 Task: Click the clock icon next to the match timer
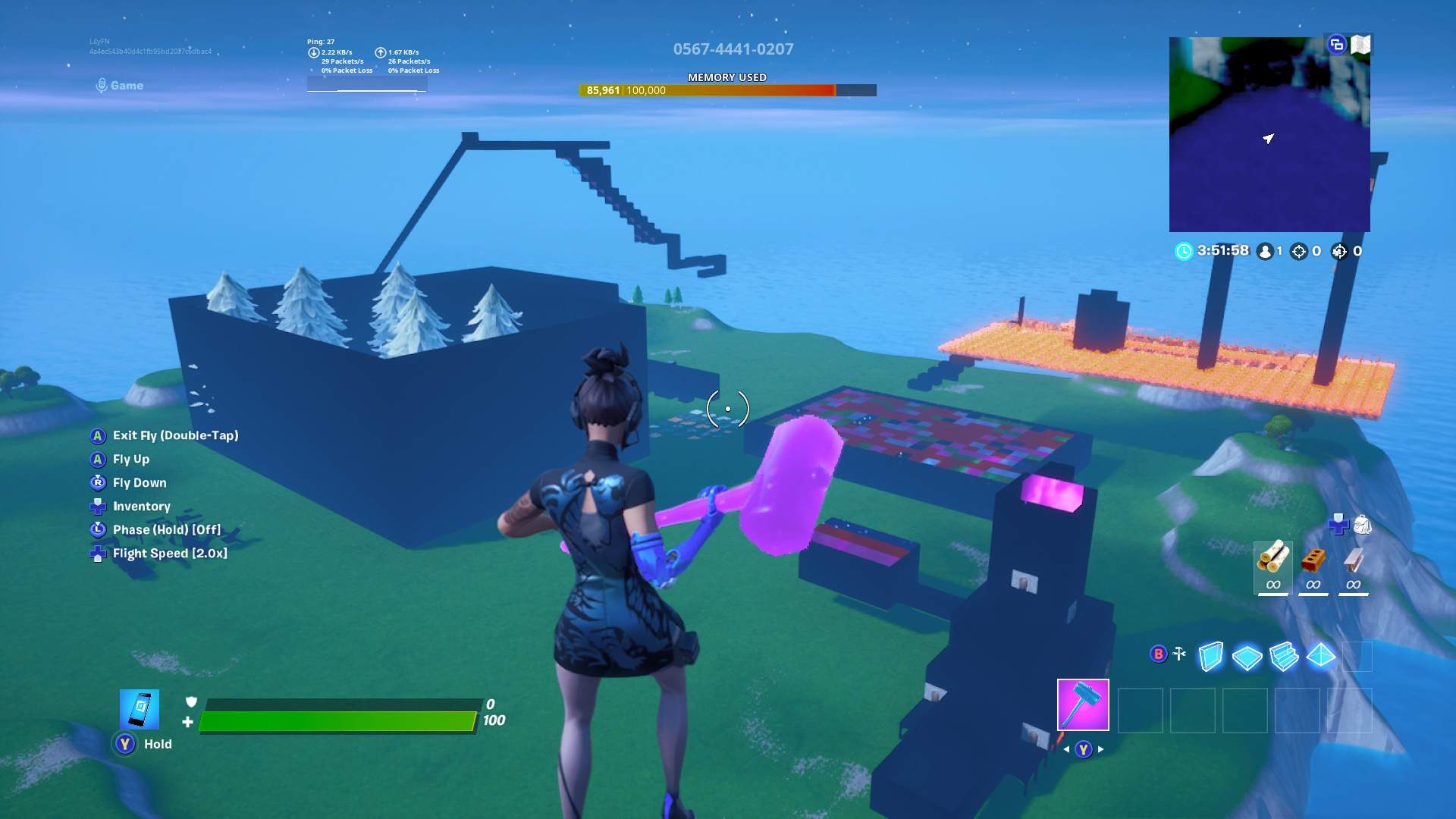(1183, 250)
